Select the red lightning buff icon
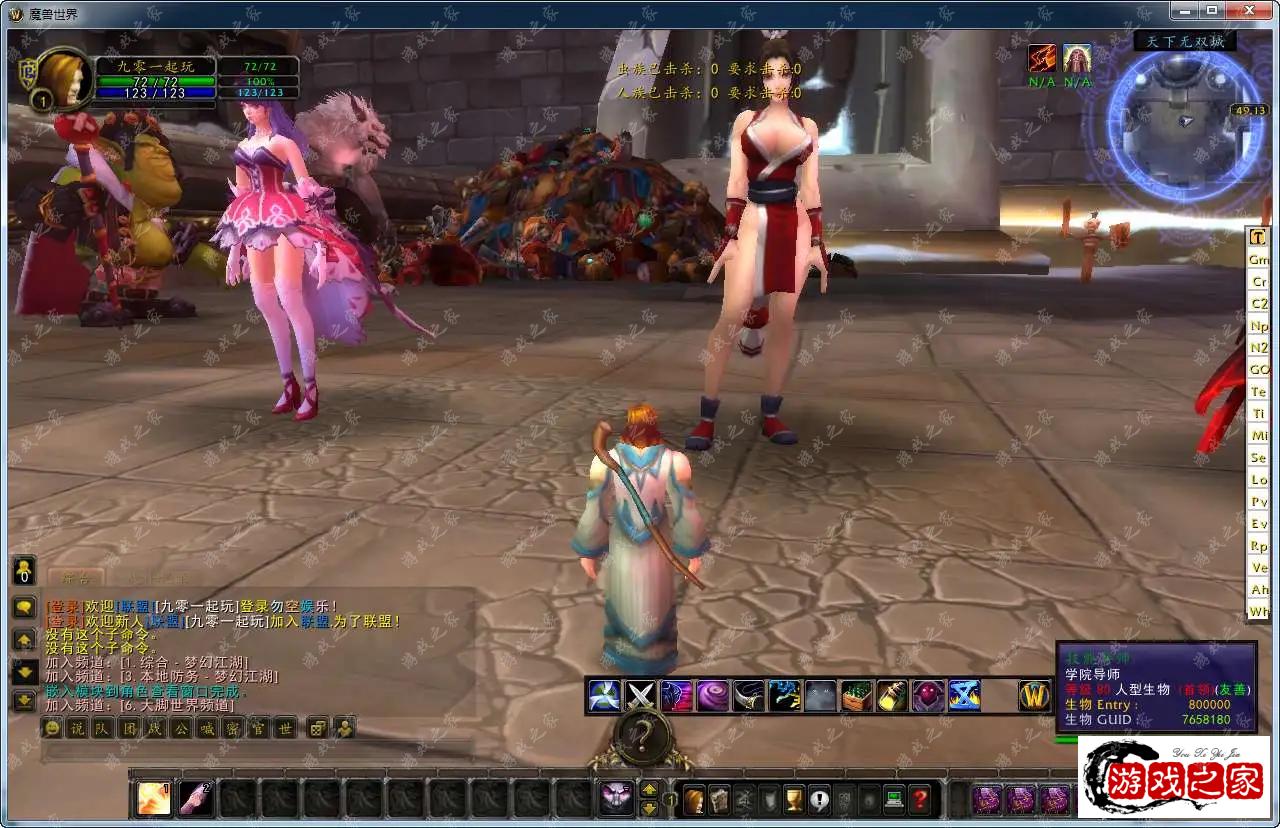Viewport: 1280px width, 828px height. 1042,58
